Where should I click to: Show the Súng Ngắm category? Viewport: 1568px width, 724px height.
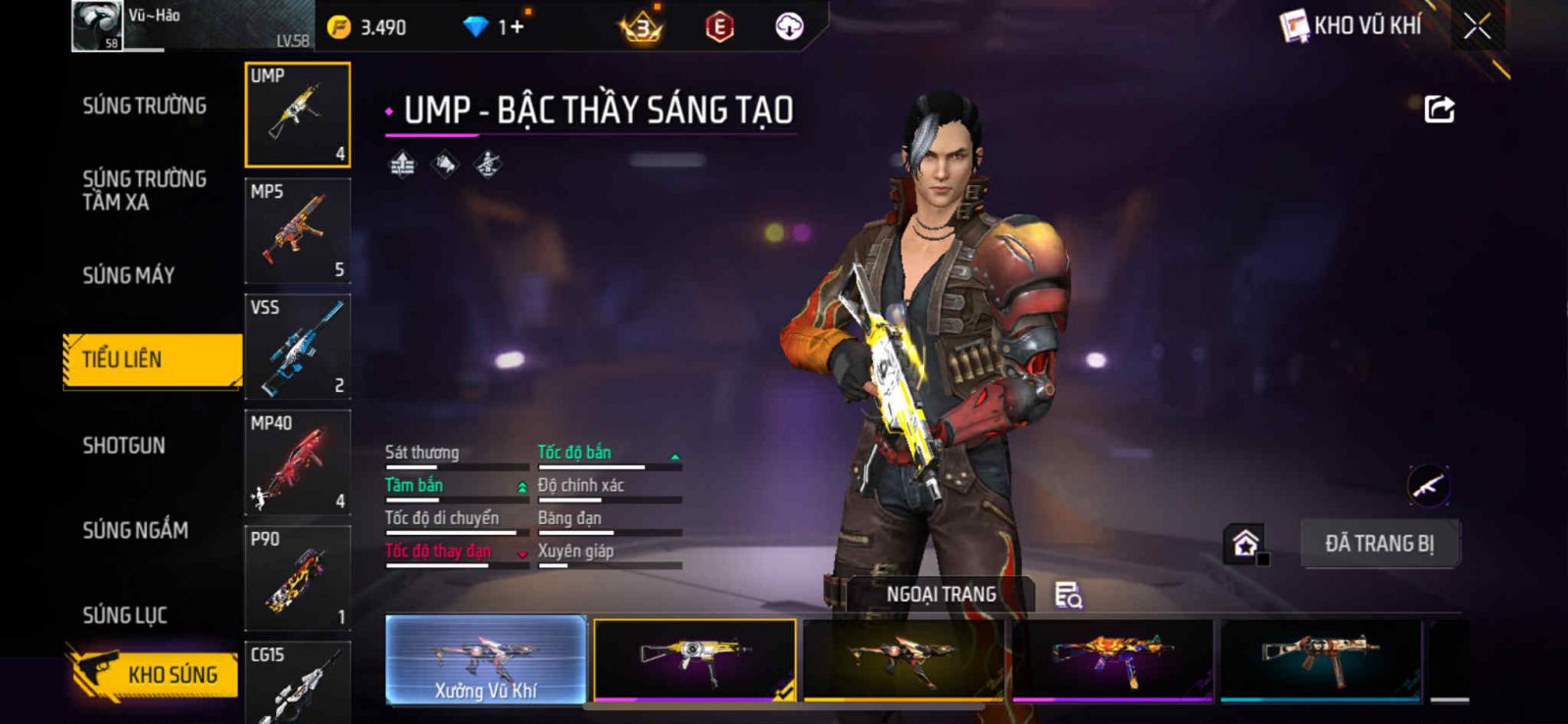(135, 530)
